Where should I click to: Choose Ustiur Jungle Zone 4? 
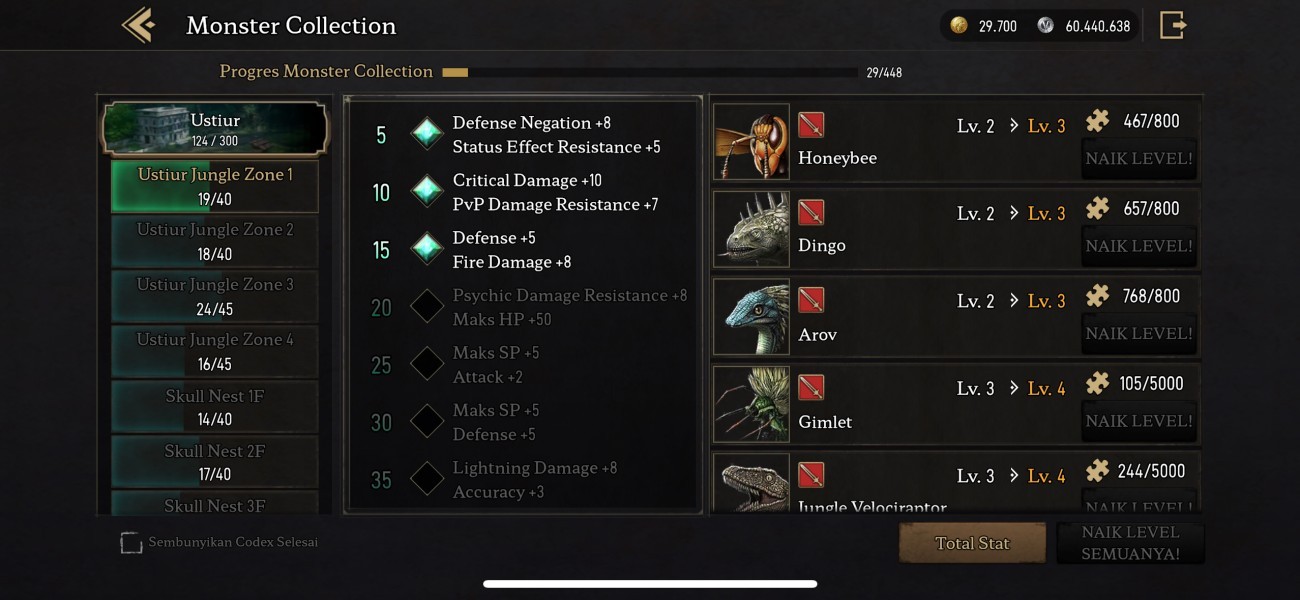coord(215,351)
